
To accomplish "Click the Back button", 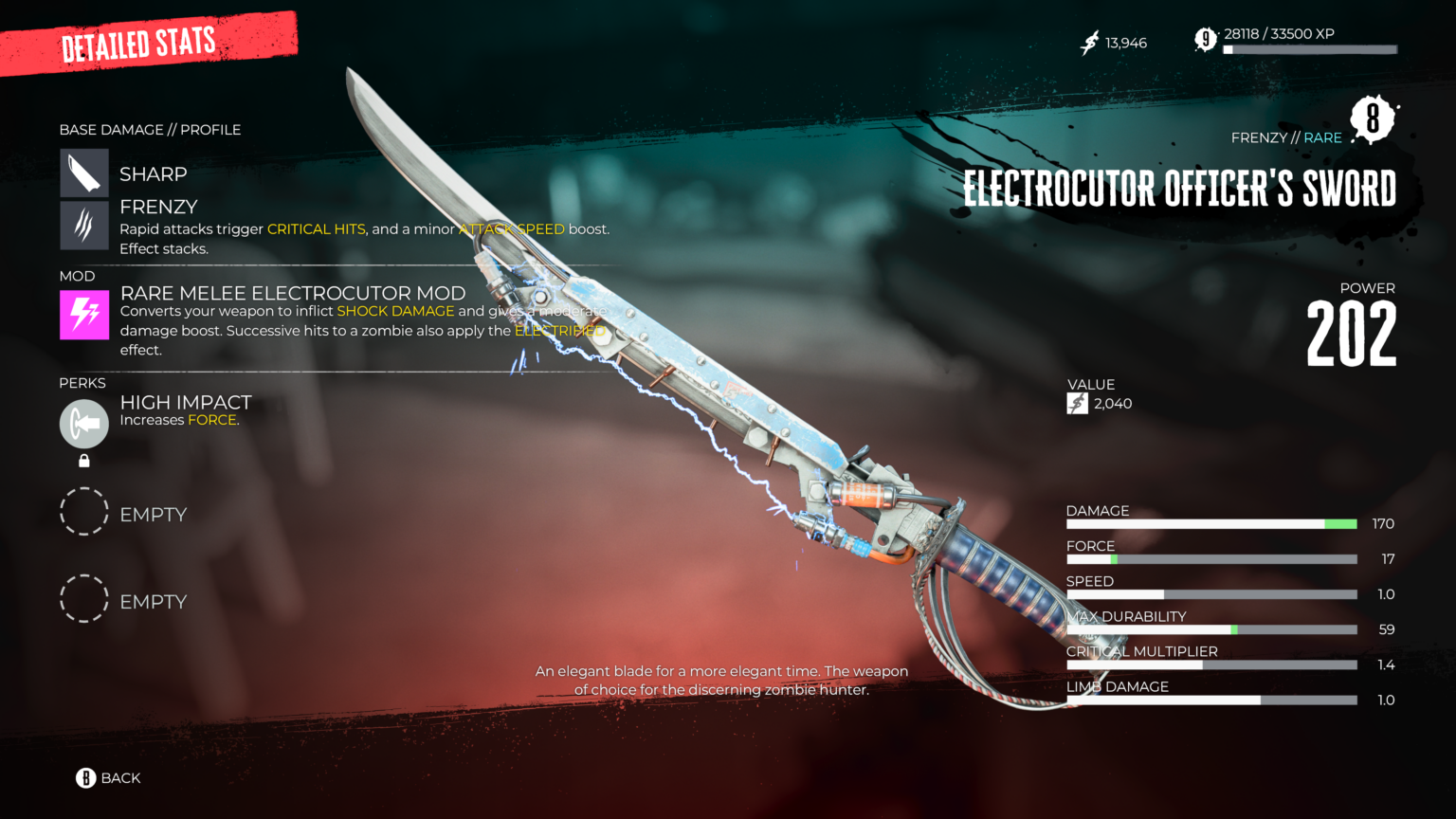I will pos(109,777).
